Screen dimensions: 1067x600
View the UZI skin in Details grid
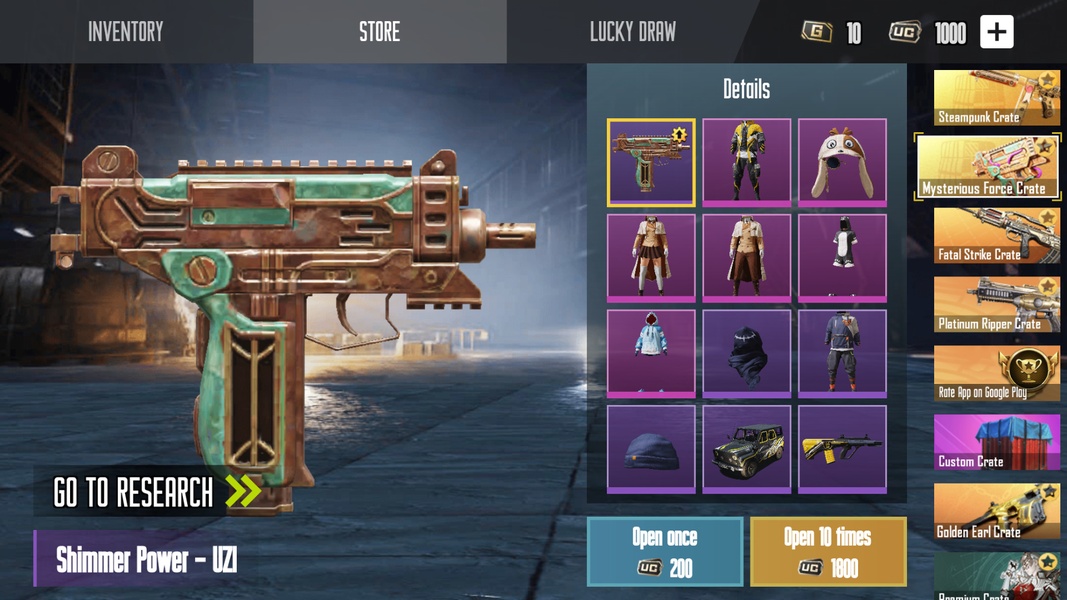click(651, 162)
